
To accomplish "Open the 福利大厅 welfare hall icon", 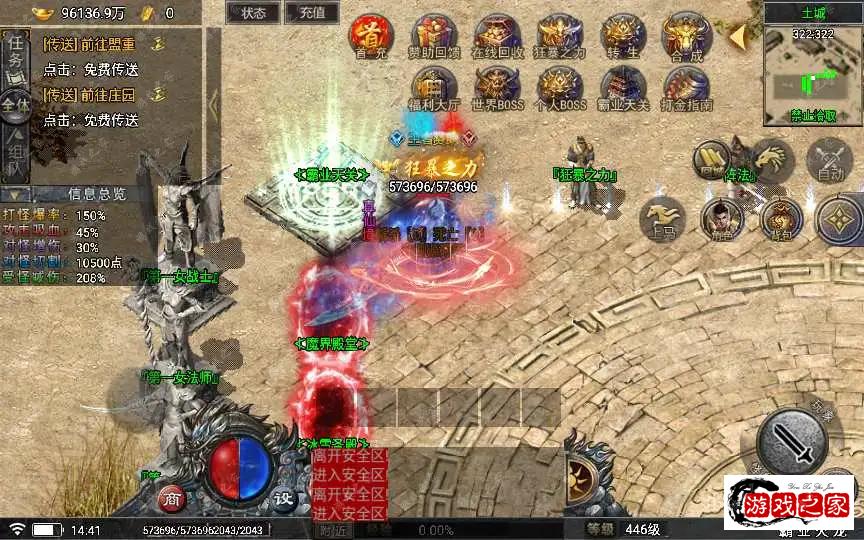I will click(434, 87).
